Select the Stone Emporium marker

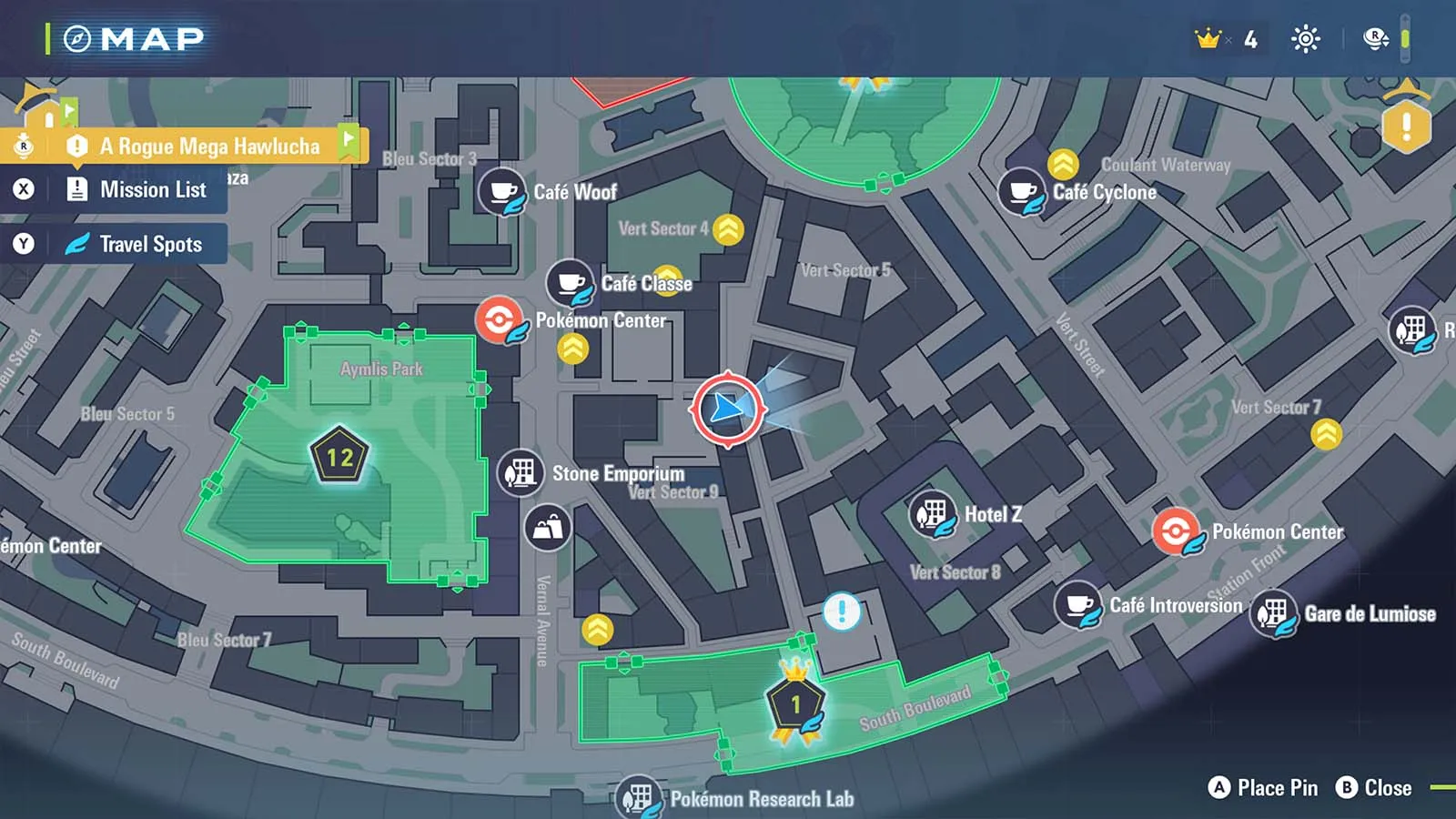pos(521,473)
